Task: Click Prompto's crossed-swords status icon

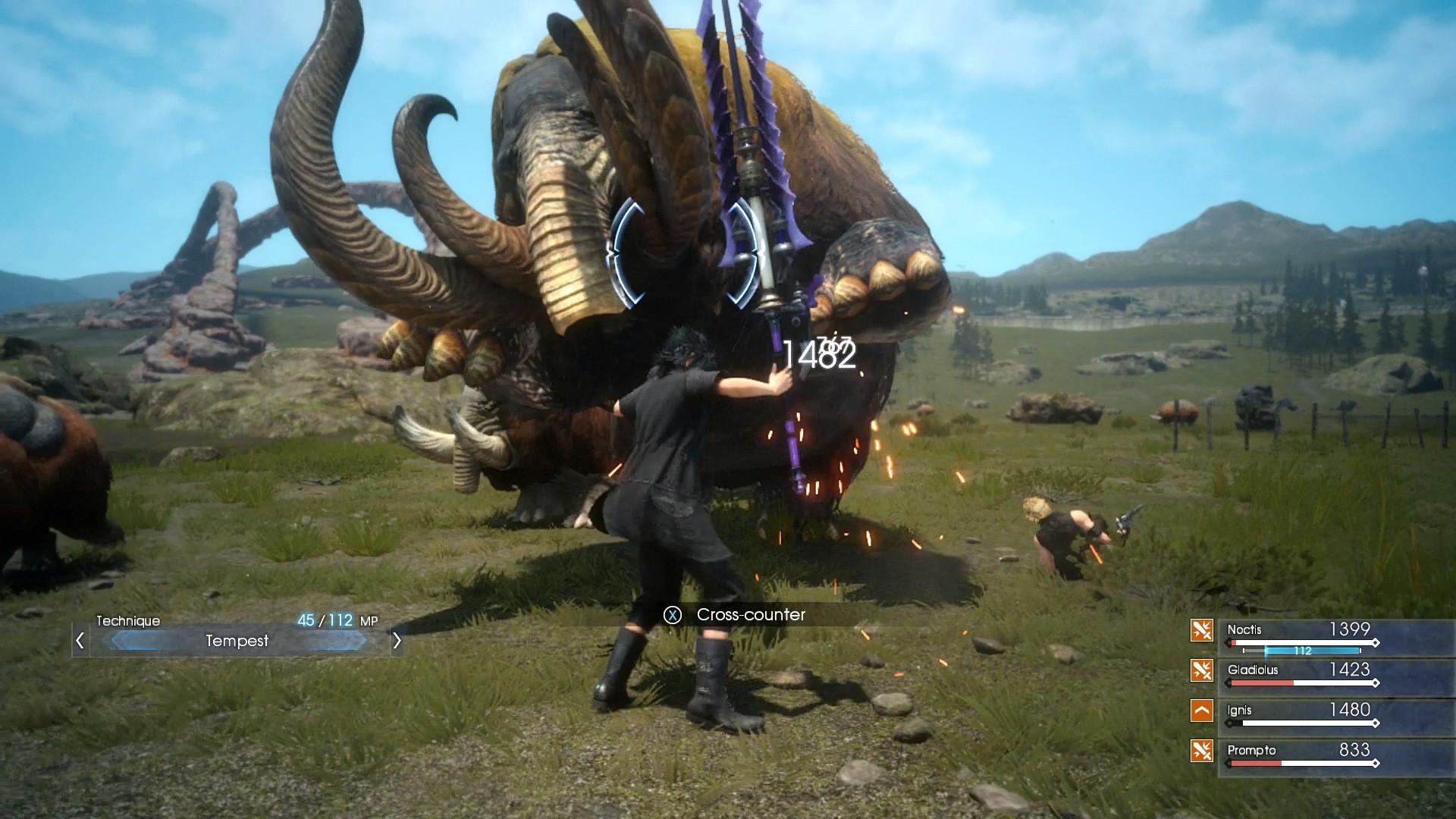Action: [x=1201, y=750]
